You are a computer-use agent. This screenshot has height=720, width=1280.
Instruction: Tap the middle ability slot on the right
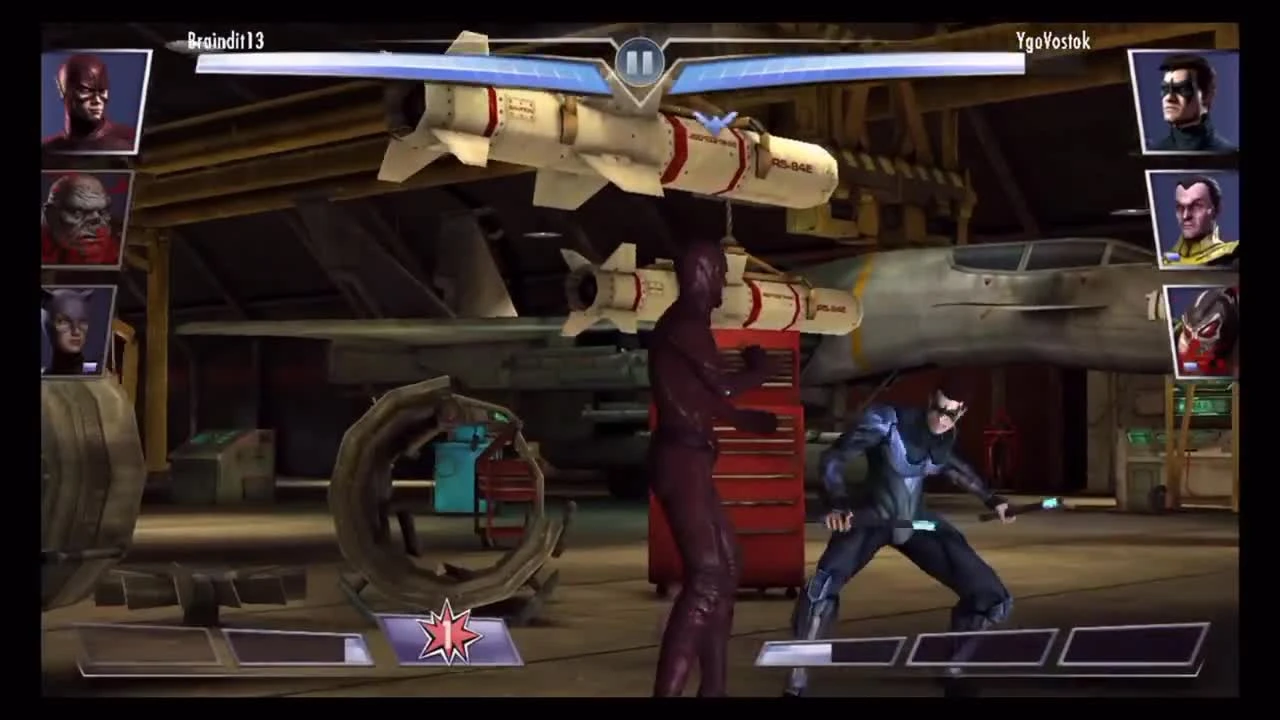pos(985,648)
